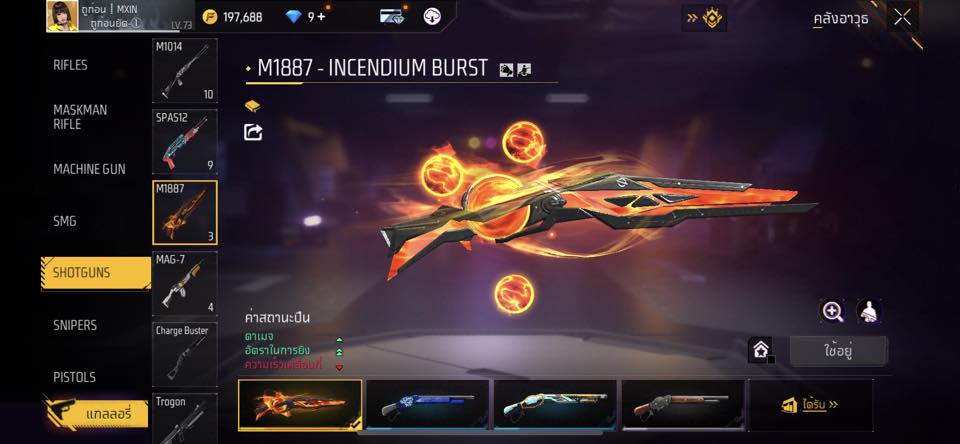Show the SMG weapon category

65,221
